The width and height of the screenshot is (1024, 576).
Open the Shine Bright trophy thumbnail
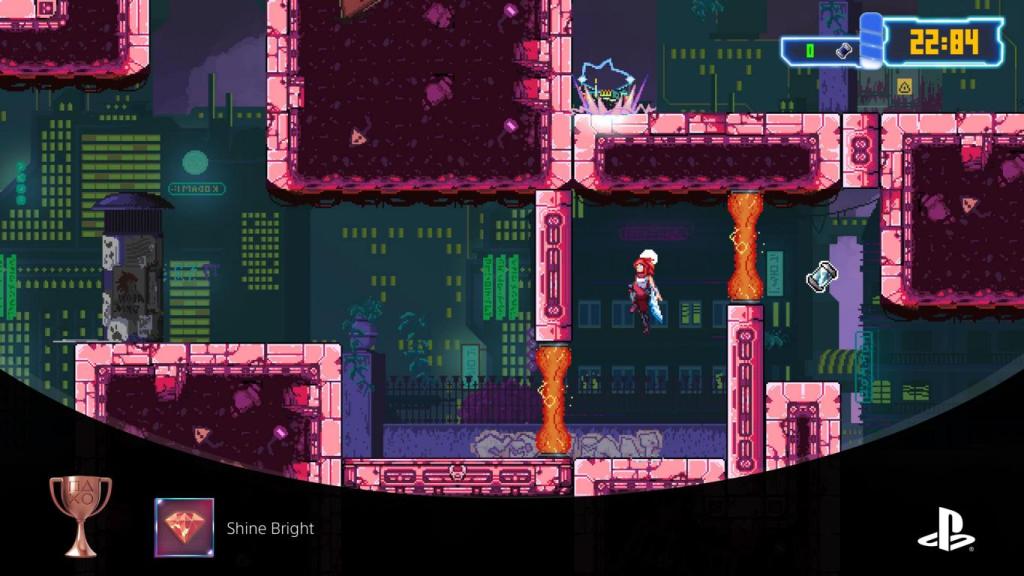point(184,527)
